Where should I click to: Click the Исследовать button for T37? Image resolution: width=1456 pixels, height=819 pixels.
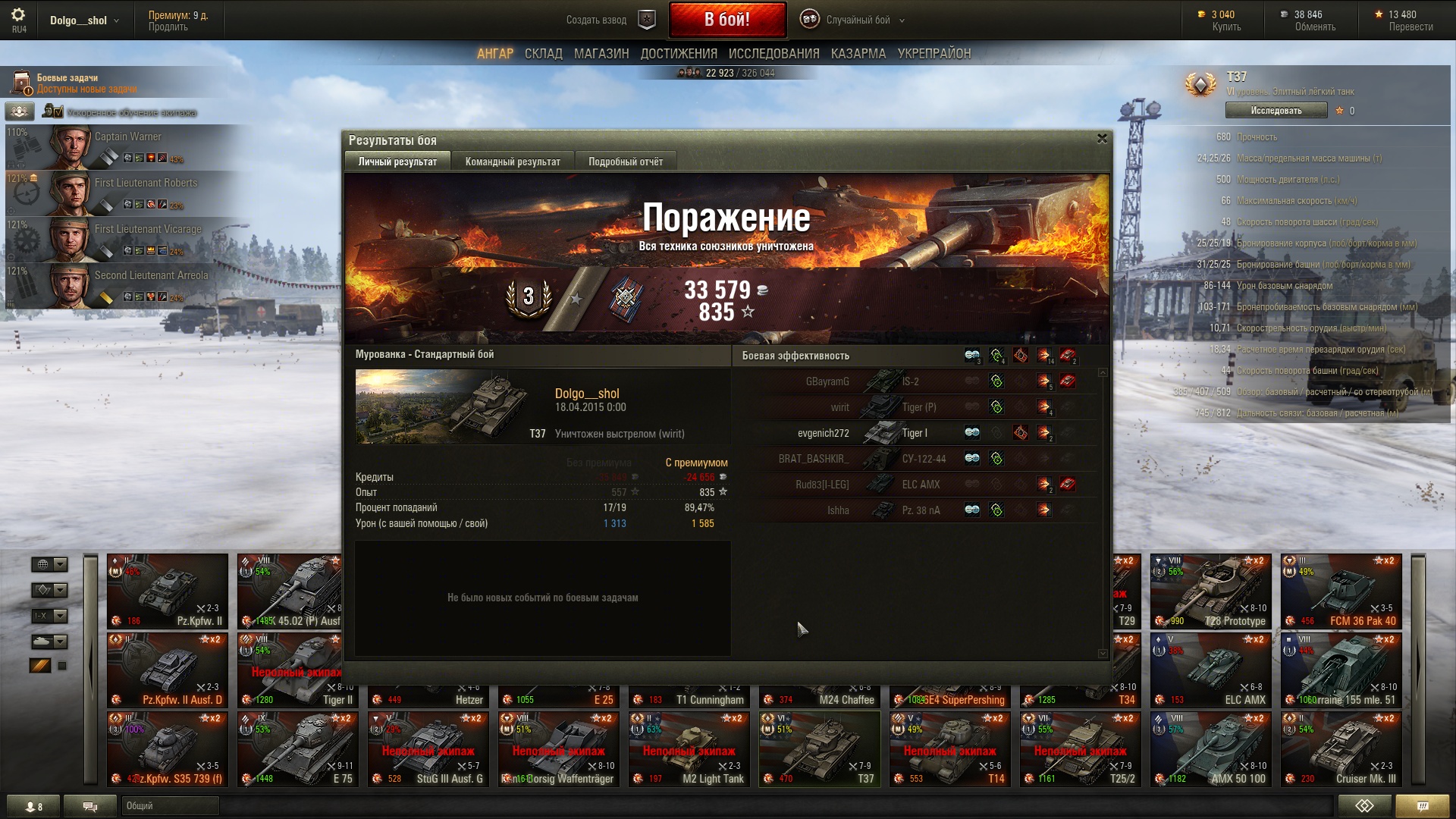pyautogui.click(x=1276, y=111)
